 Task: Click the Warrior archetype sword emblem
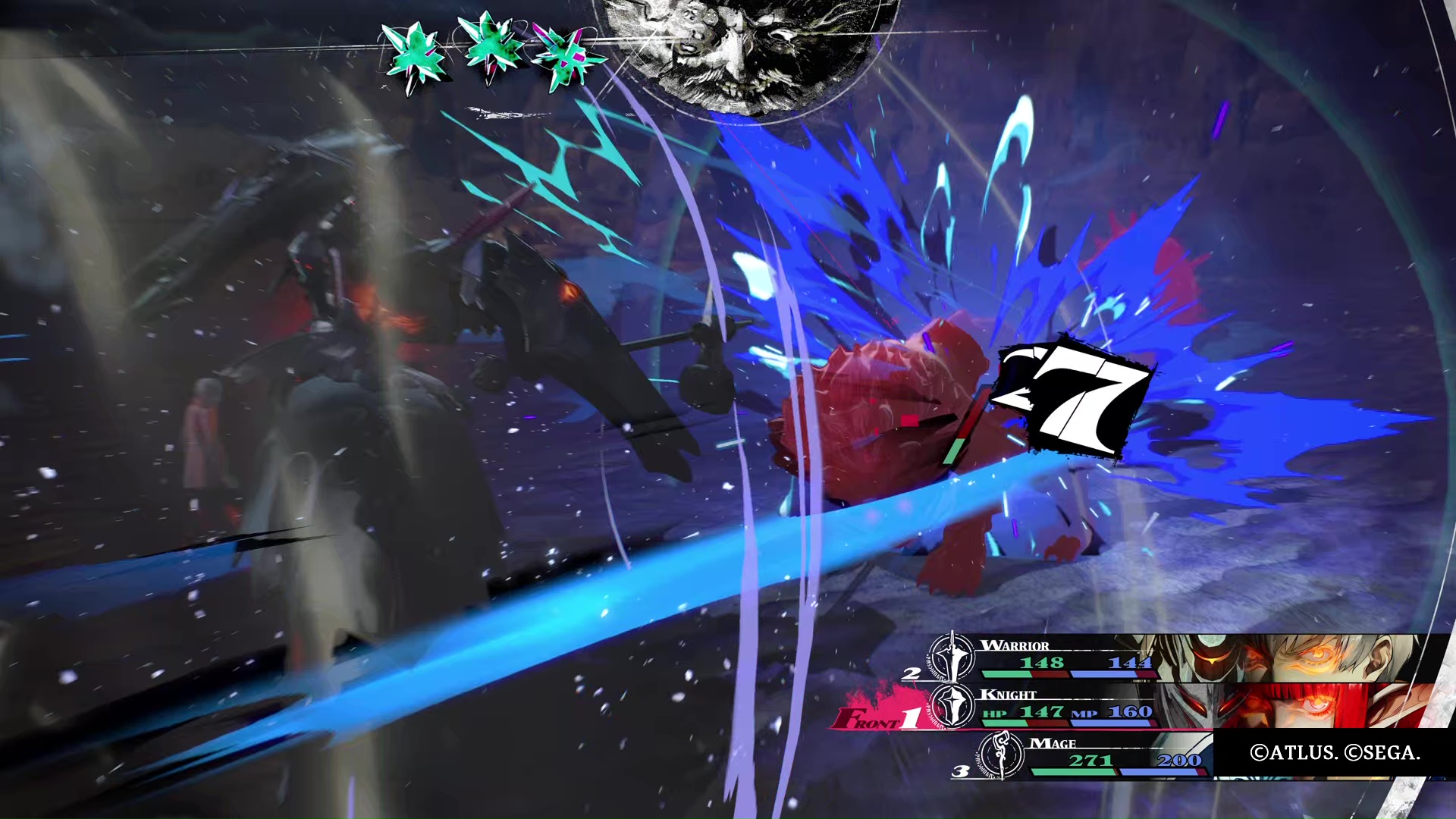[x=952, y=657]
